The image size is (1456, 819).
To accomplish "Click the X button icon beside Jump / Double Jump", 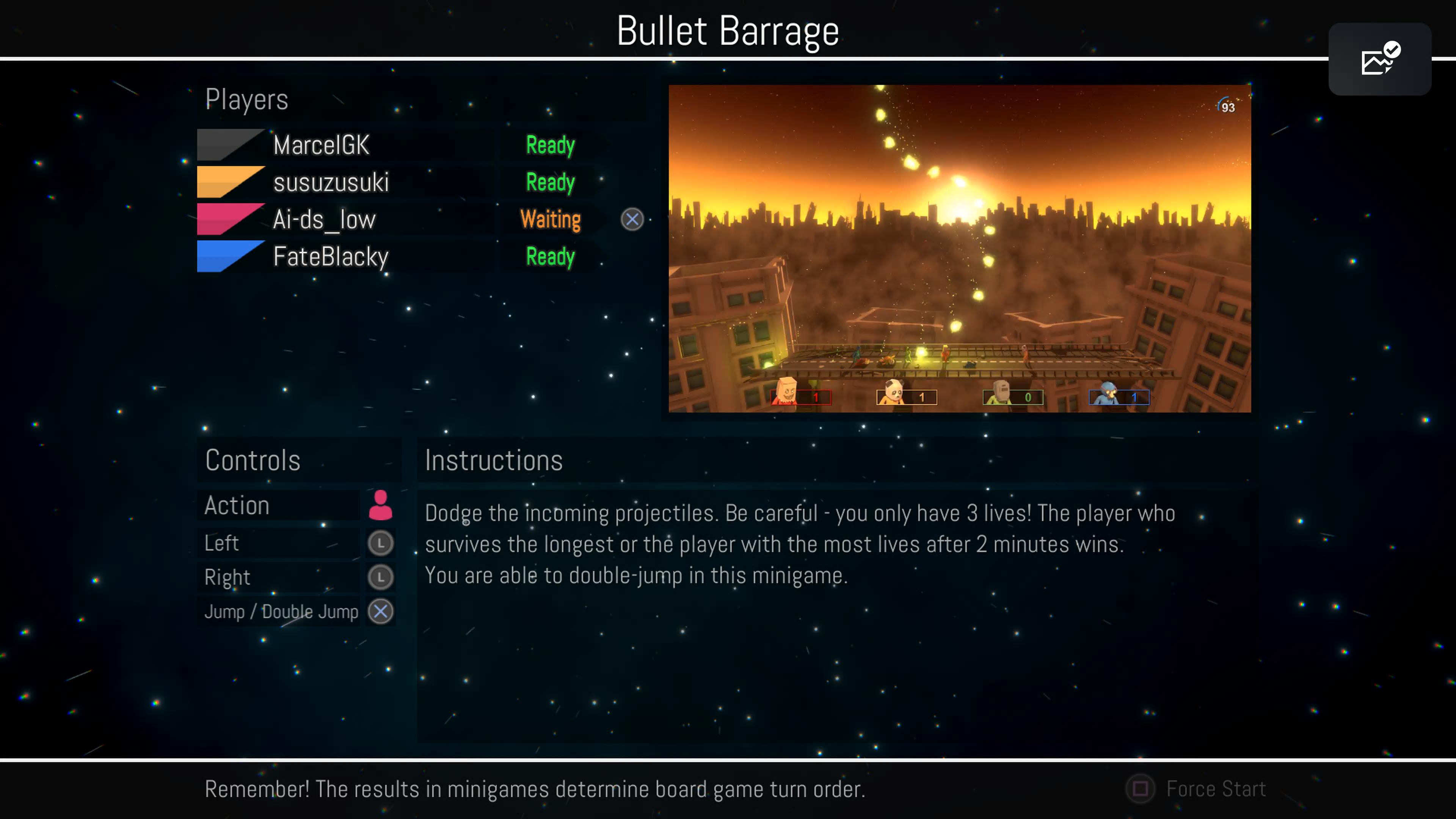I will coord(380,611).
